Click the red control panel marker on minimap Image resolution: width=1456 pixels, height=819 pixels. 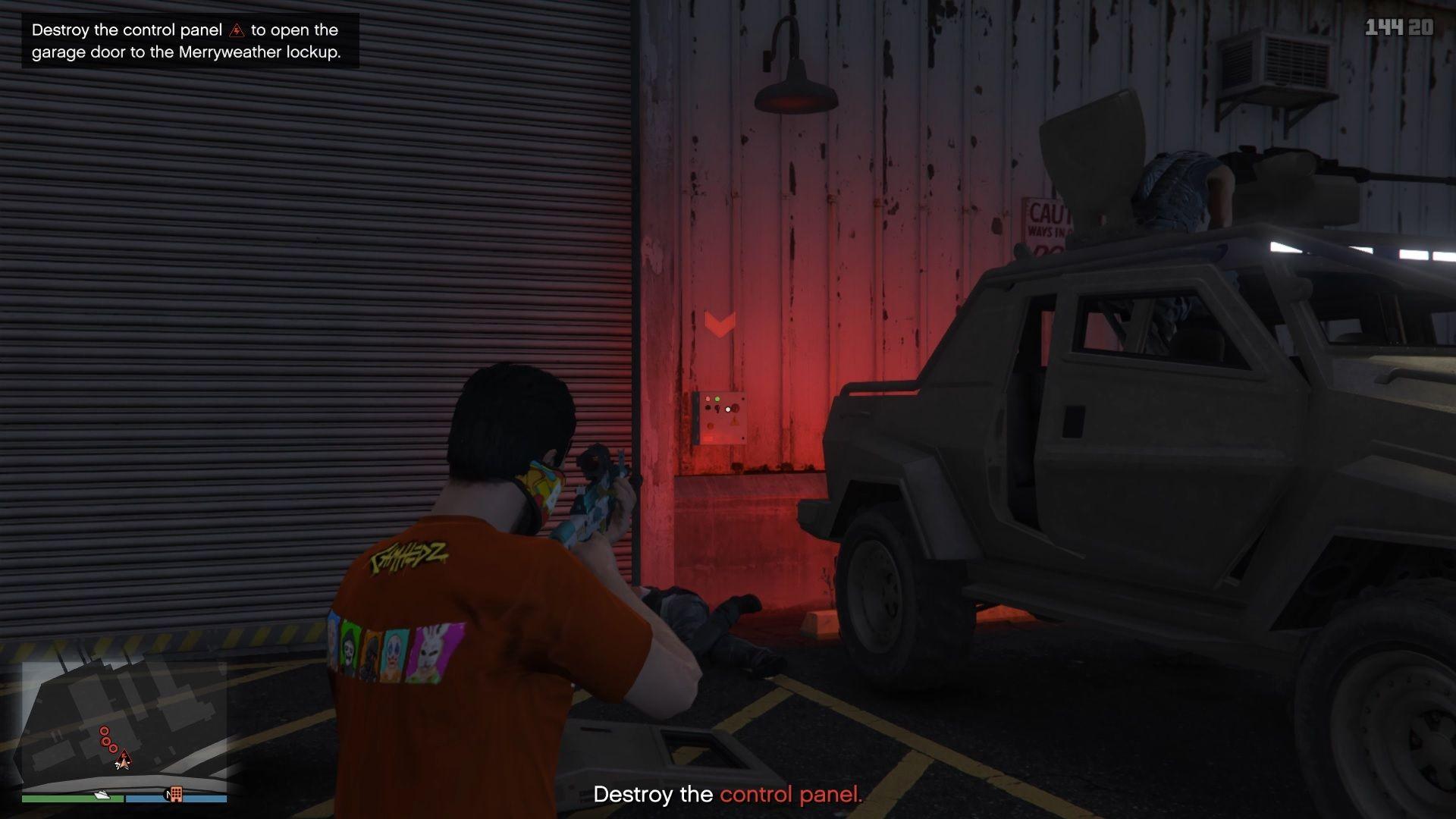pyautogui.click(x=124, y=756)
